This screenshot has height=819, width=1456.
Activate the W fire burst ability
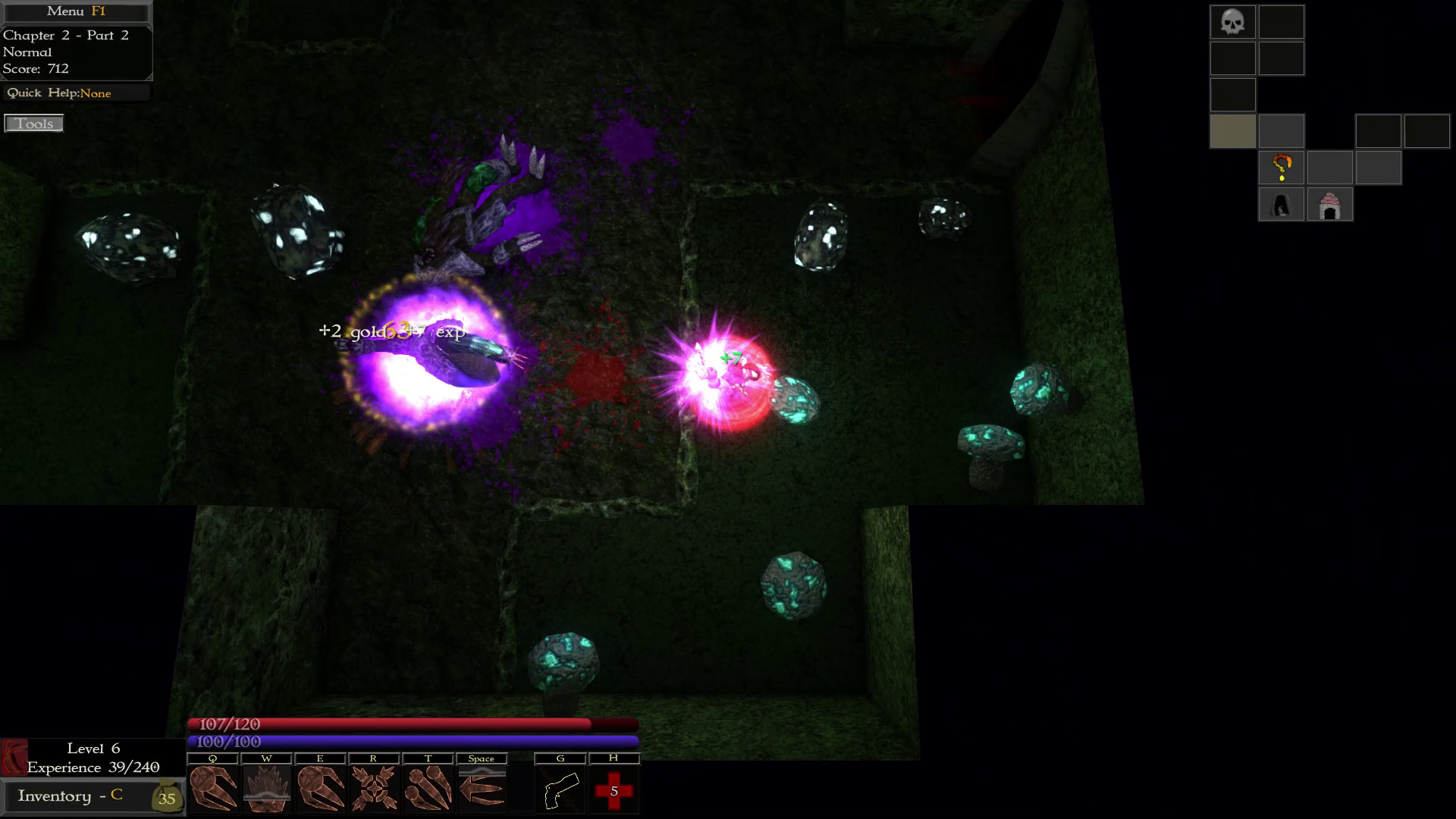[x=267, y=789]
